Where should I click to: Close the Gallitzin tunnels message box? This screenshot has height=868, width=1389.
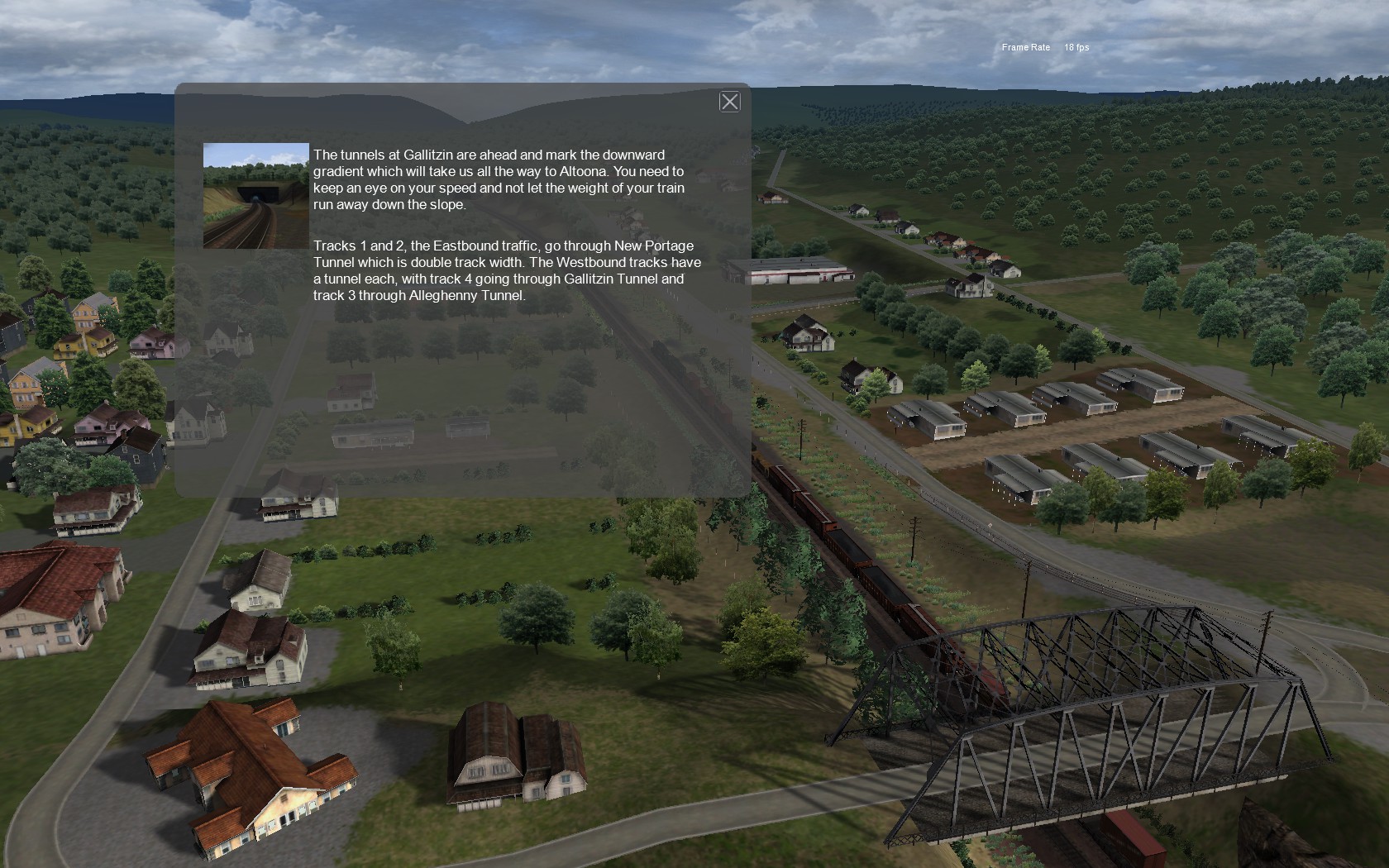[x=729, y=102]
